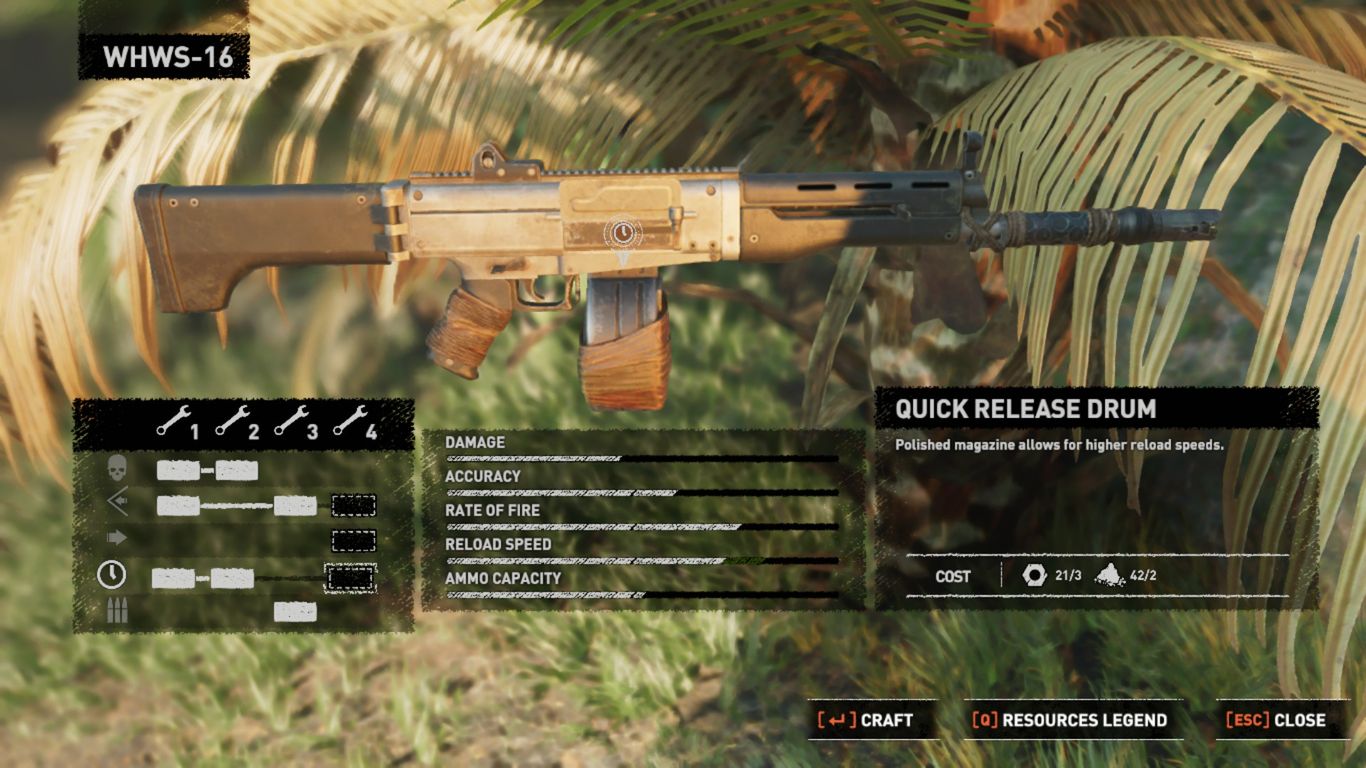Close the weapon upgrade screen
The image size is (1366, 768).
pos(1276,720)
